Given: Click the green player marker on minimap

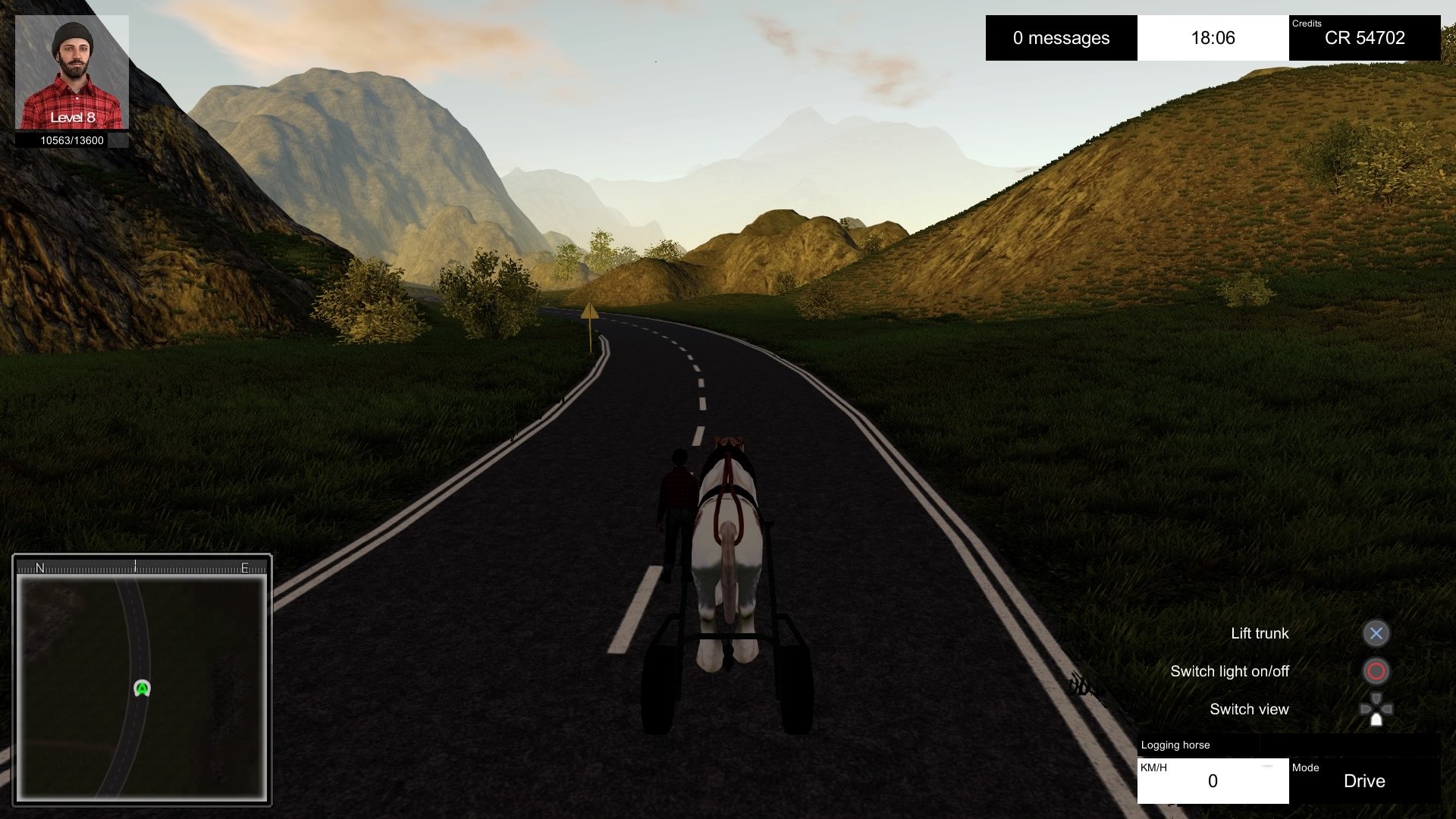Looking at the screenshot, I should pos(142,689).
